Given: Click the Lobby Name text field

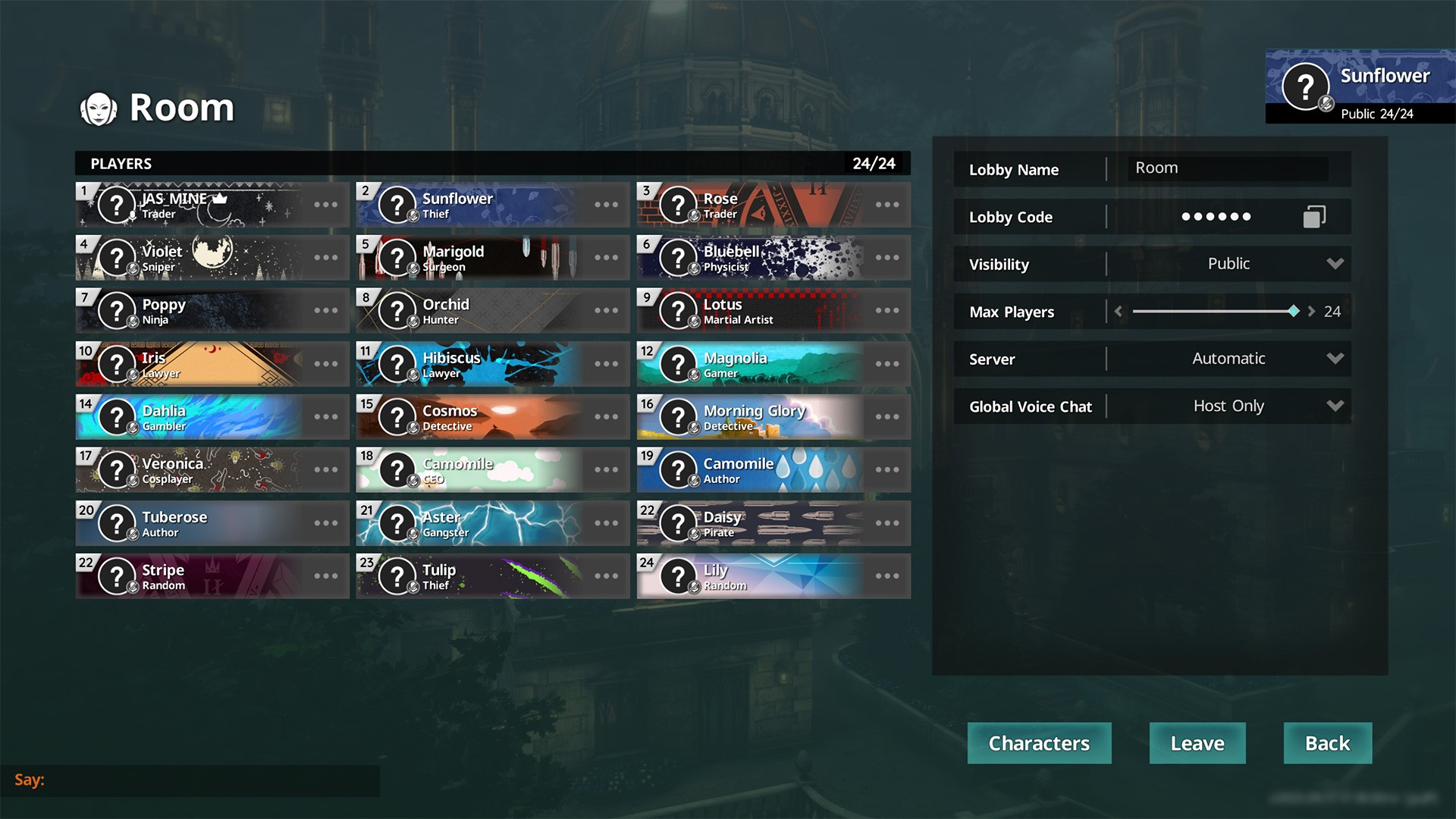Looking at the screenshot, I should [x=1227, y=168].
